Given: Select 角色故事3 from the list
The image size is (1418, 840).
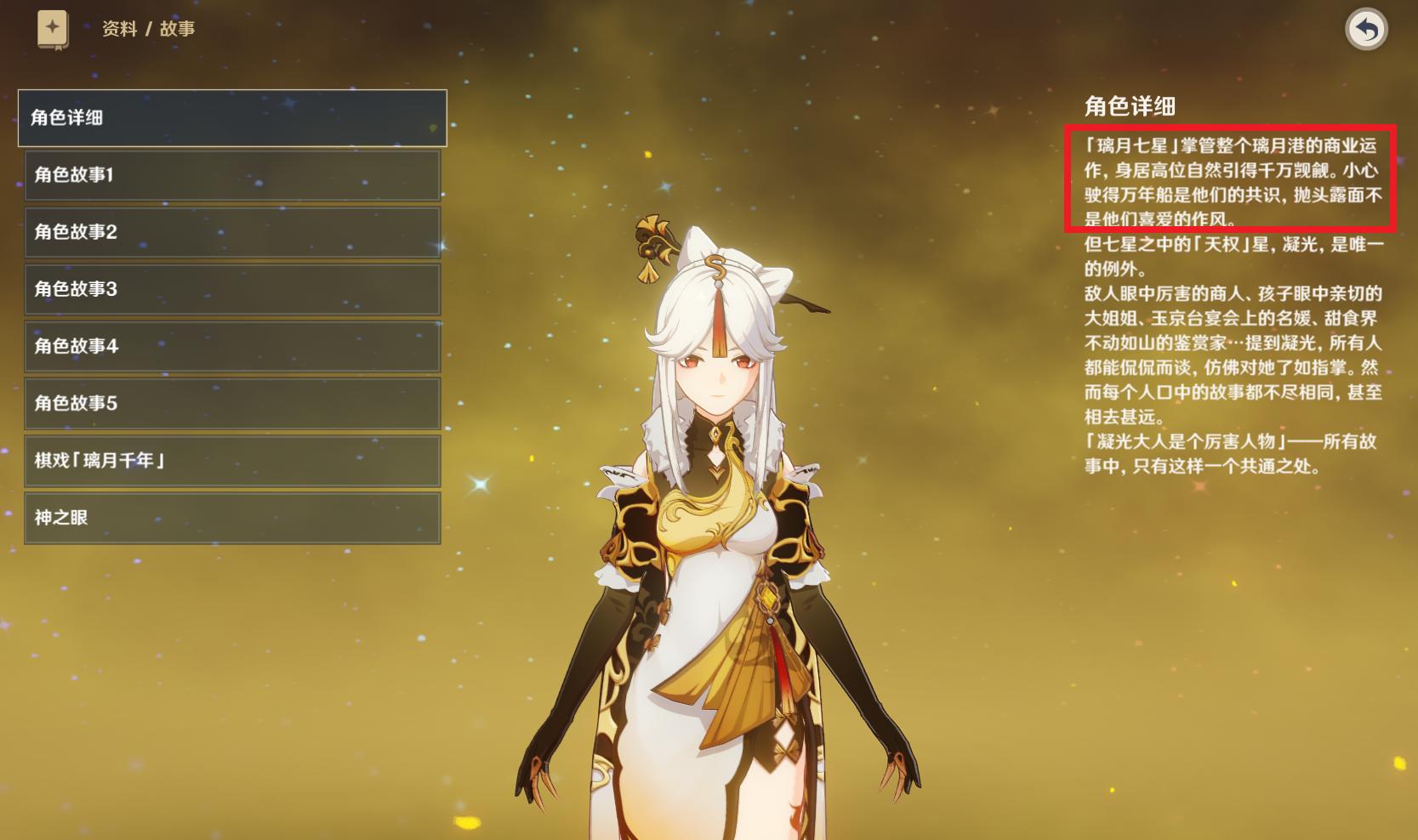Looking at the screenshot, I should (234, 289).
